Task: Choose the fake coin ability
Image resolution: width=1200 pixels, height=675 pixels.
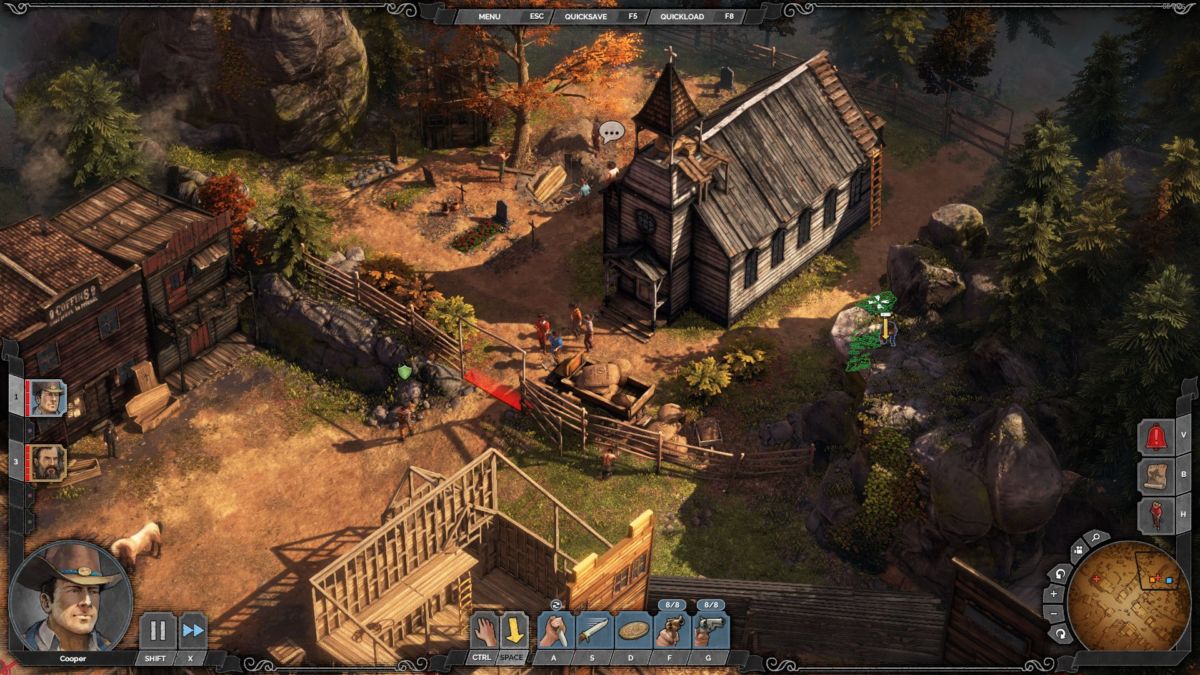Action: click(x=633, y=631)
